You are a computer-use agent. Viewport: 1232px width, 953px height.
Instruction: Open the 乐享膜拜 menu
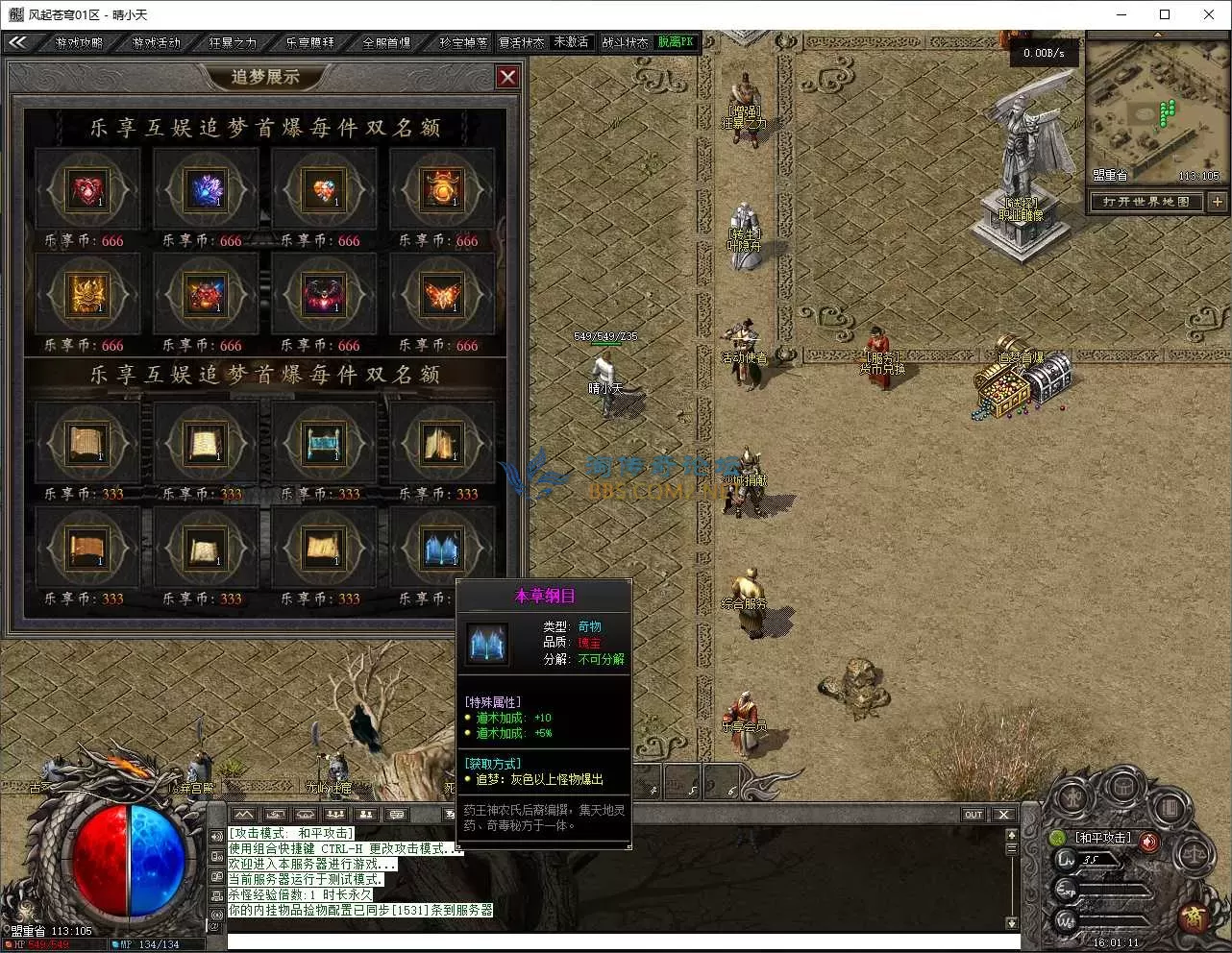(x=309, y=42)
